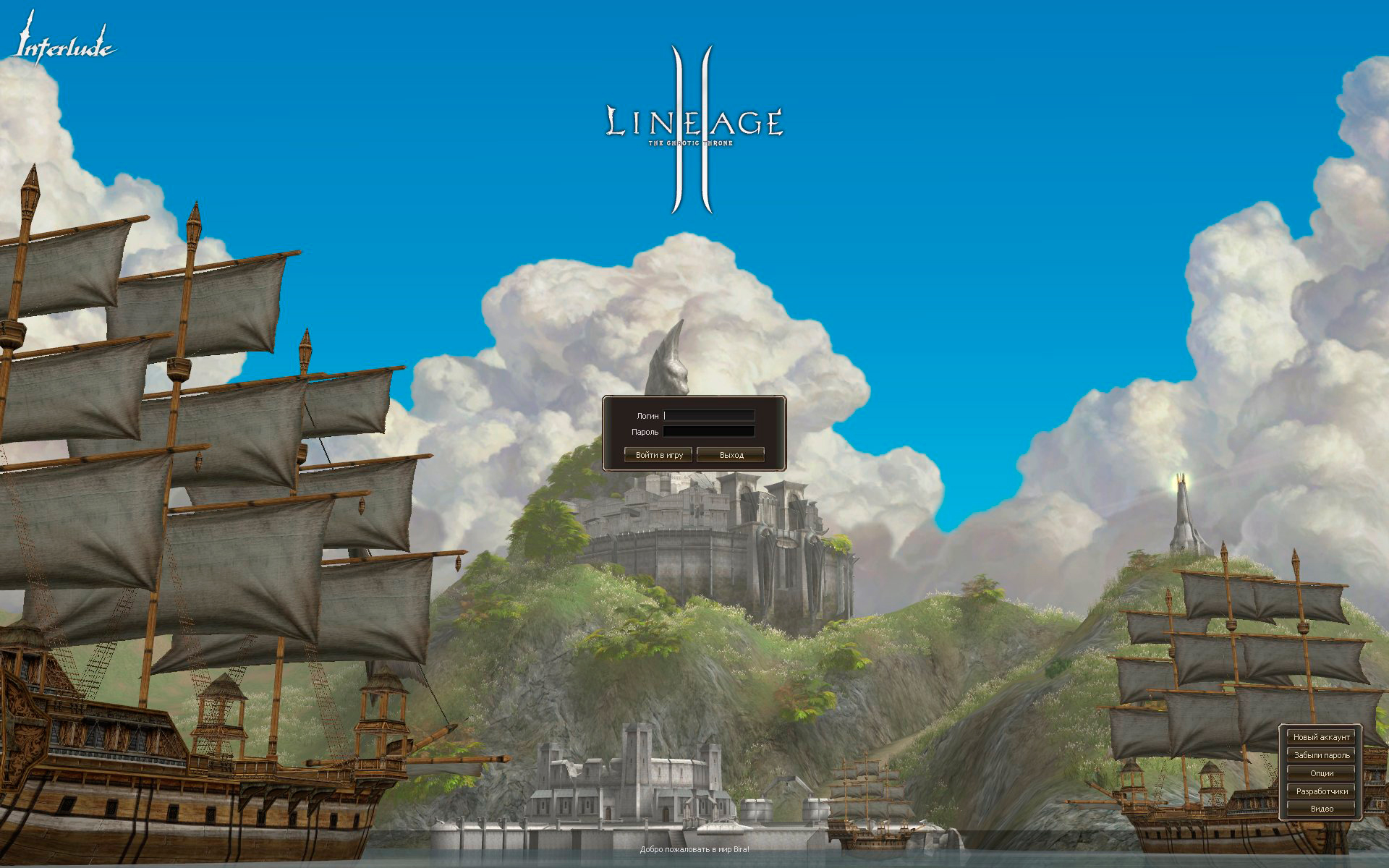Play the intro via Видео button

[1321, 809]
